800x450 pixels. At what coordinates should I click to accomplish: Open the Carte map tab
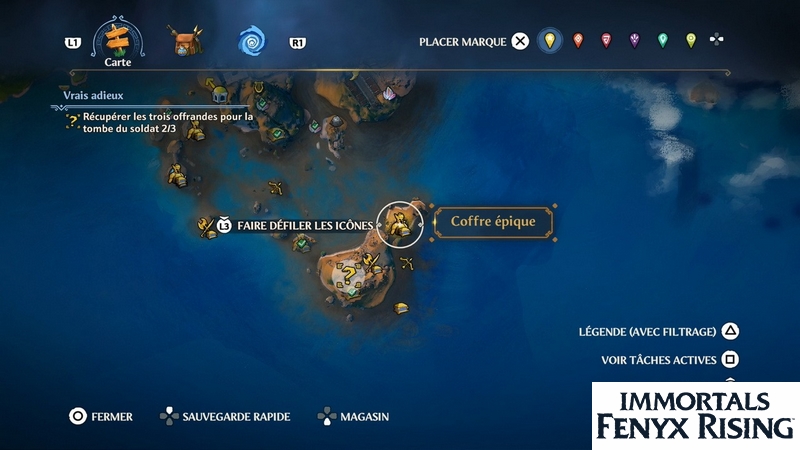(118, 40)
